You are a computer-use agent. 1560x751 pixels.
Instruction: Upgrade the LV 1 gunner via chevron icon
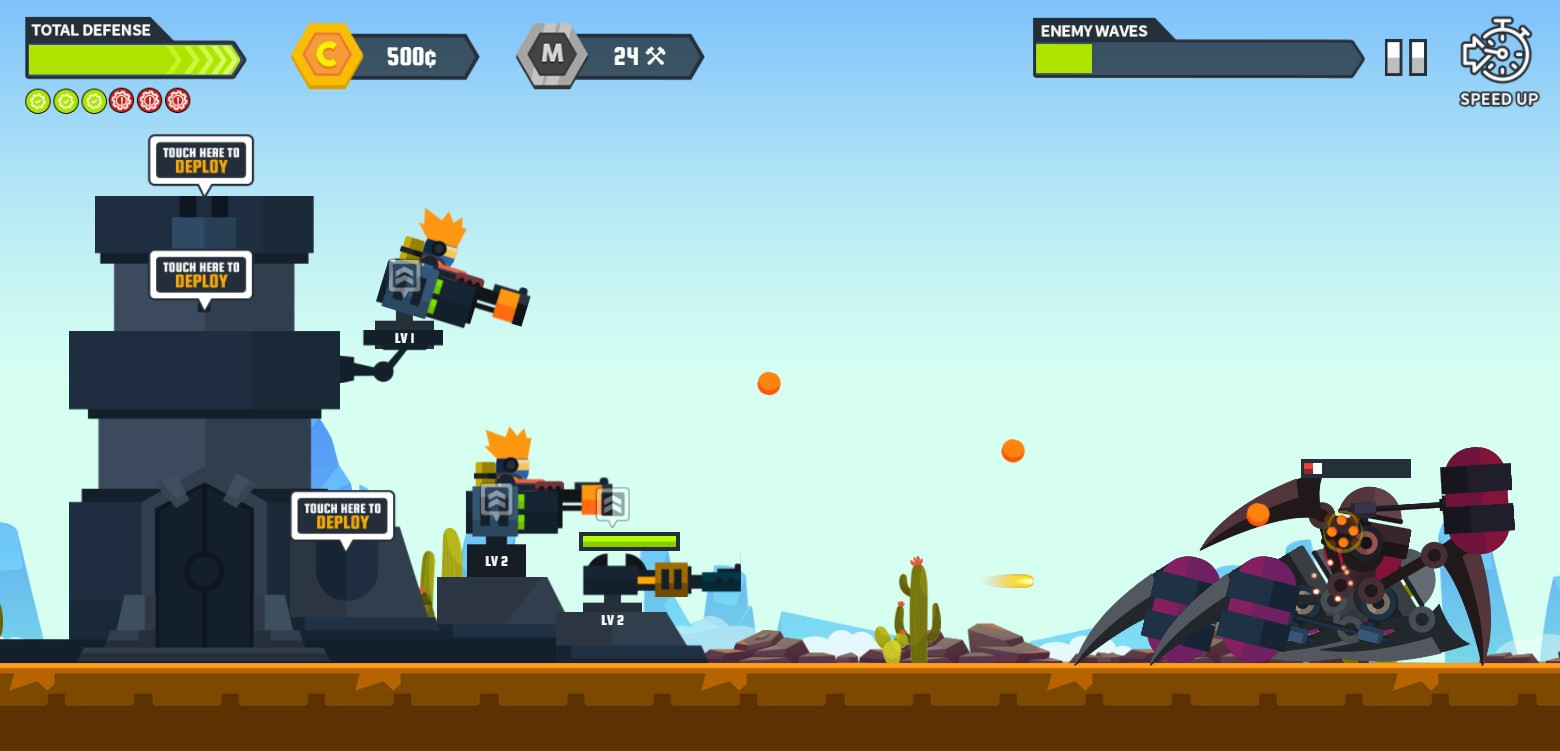404,276
